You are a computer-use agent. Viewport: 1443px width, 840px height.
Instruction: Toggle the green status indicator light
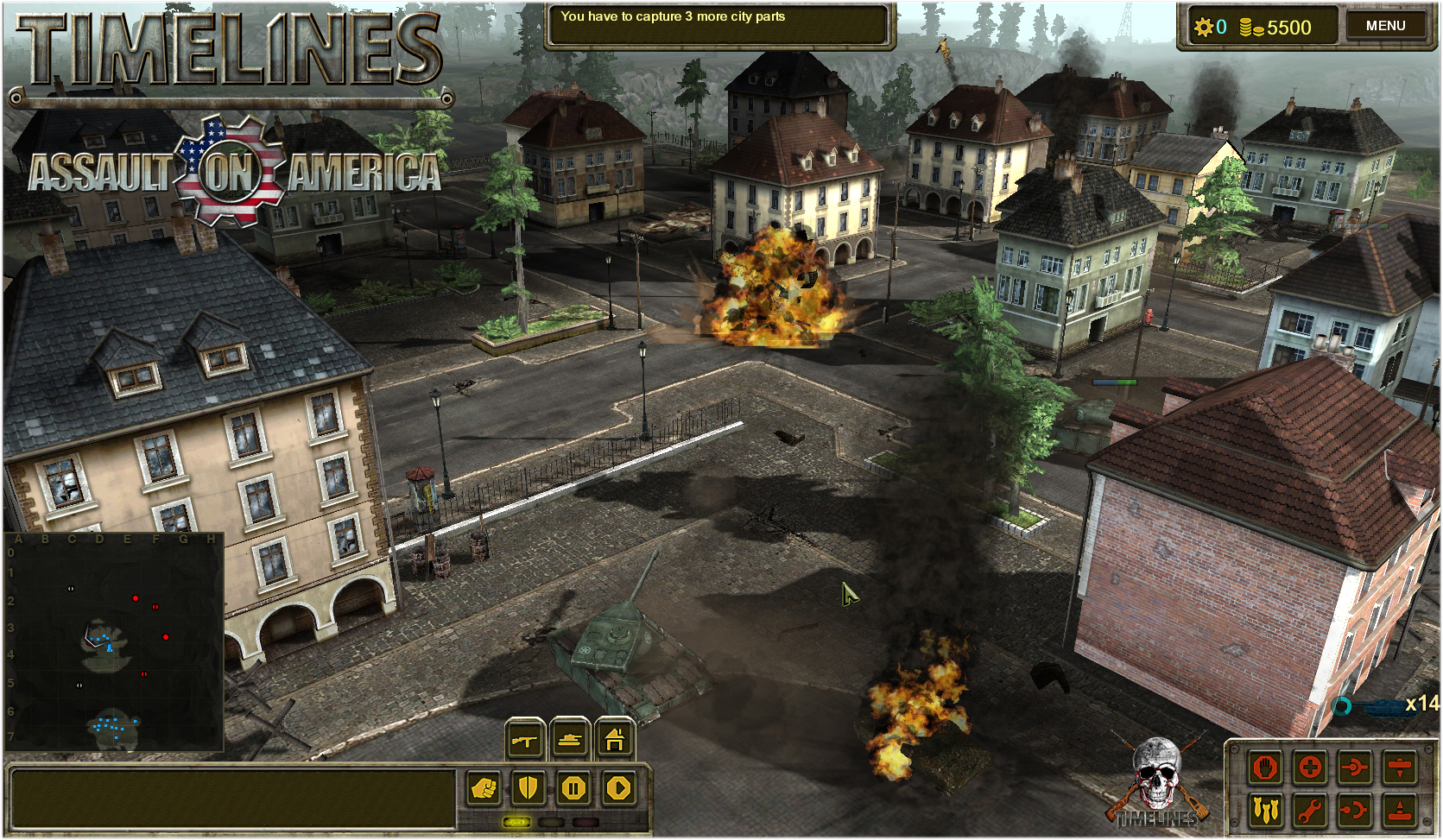click(x=552, y=821)
